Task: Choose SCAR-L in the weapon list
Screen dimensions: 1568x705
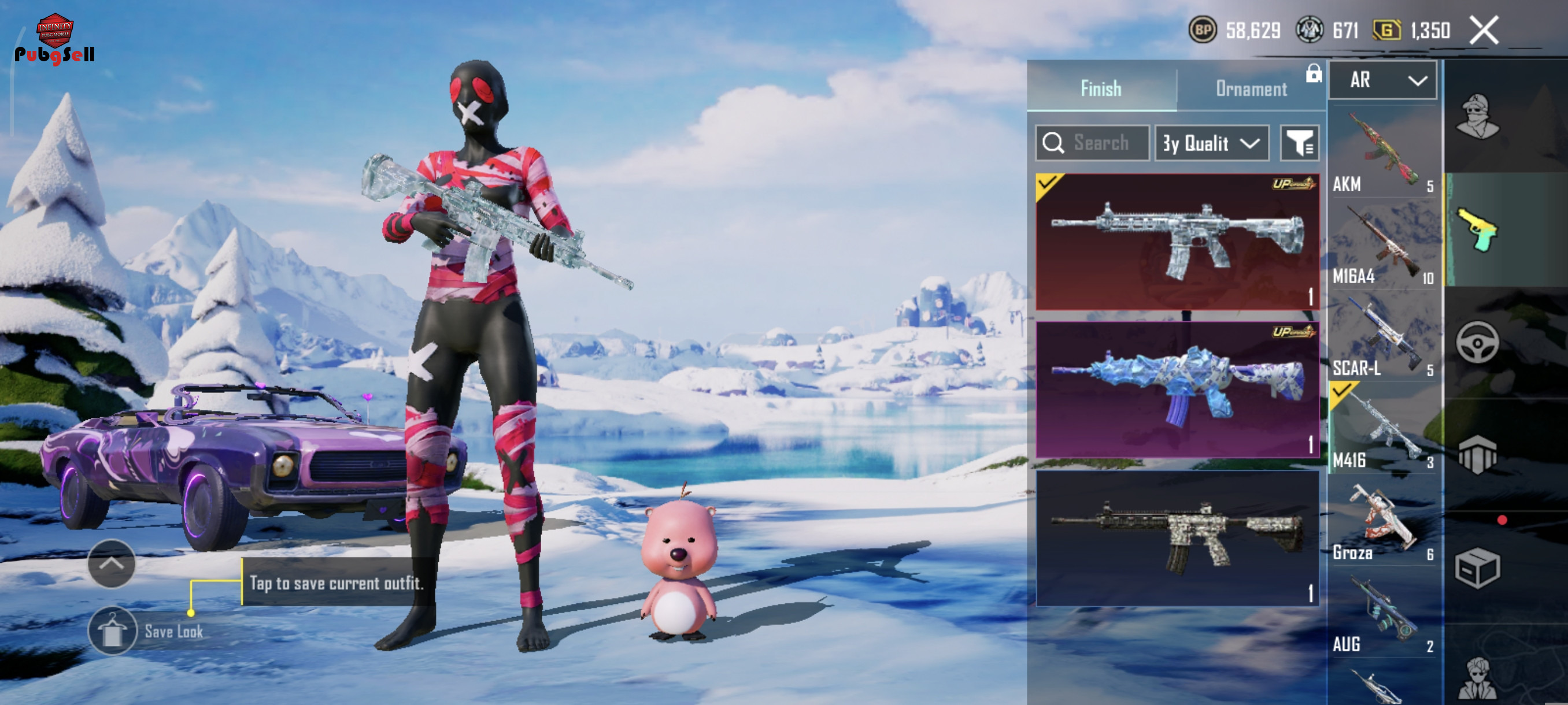Action: coord(1382,336)
